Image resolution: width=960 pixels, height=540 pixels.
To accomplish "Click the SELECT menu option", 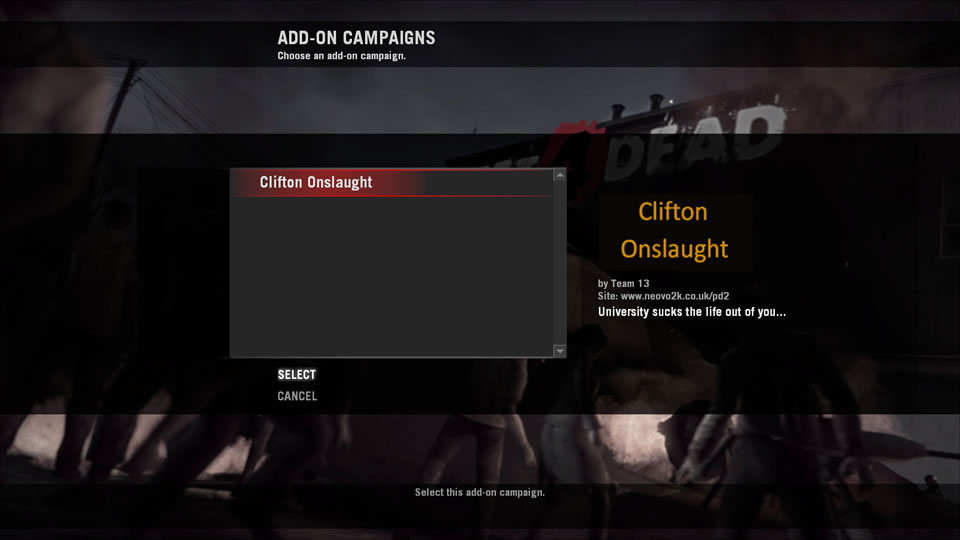I will click(x=297, y=375).
